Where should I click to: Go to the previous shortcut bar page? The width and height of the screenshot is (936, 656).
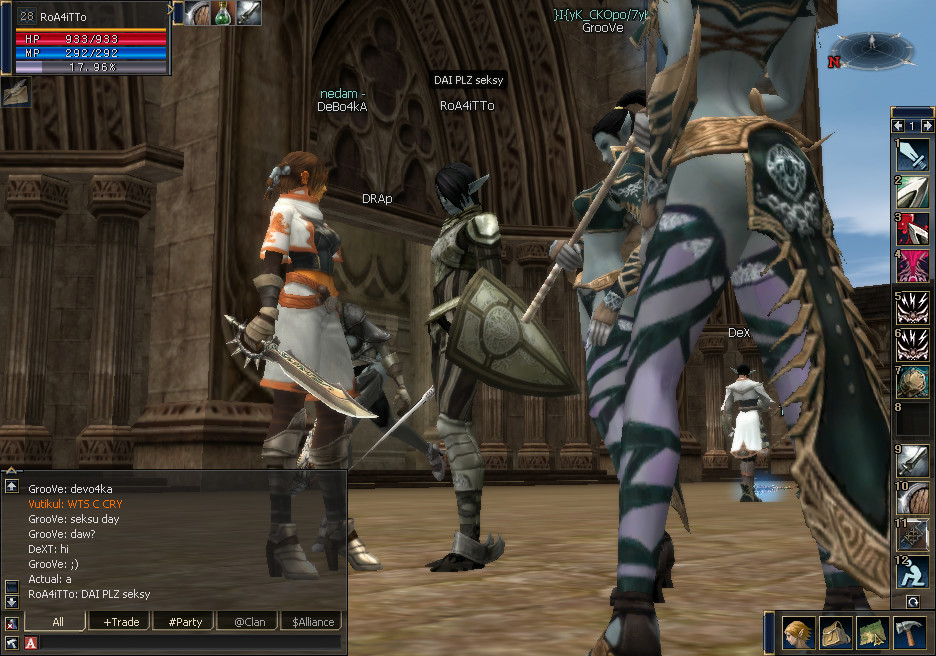899,126
